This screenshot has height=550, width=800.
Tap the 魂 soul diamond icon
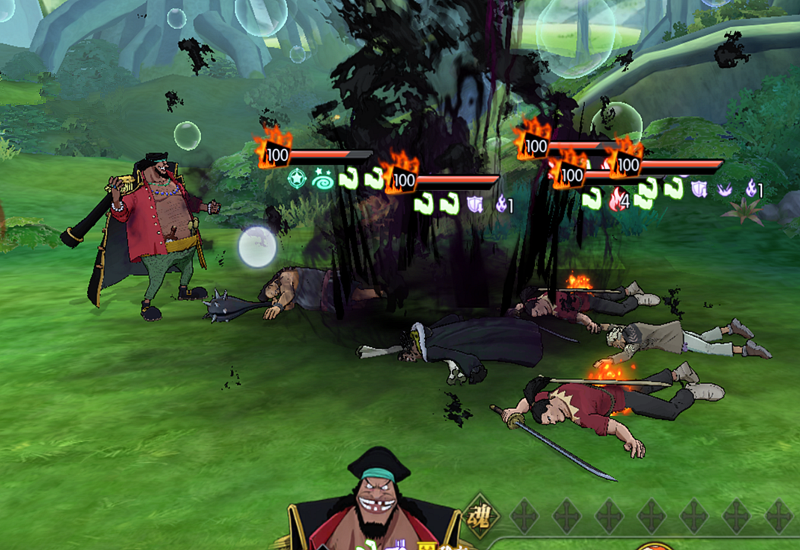pyautogui.click(x=480, y=514)
